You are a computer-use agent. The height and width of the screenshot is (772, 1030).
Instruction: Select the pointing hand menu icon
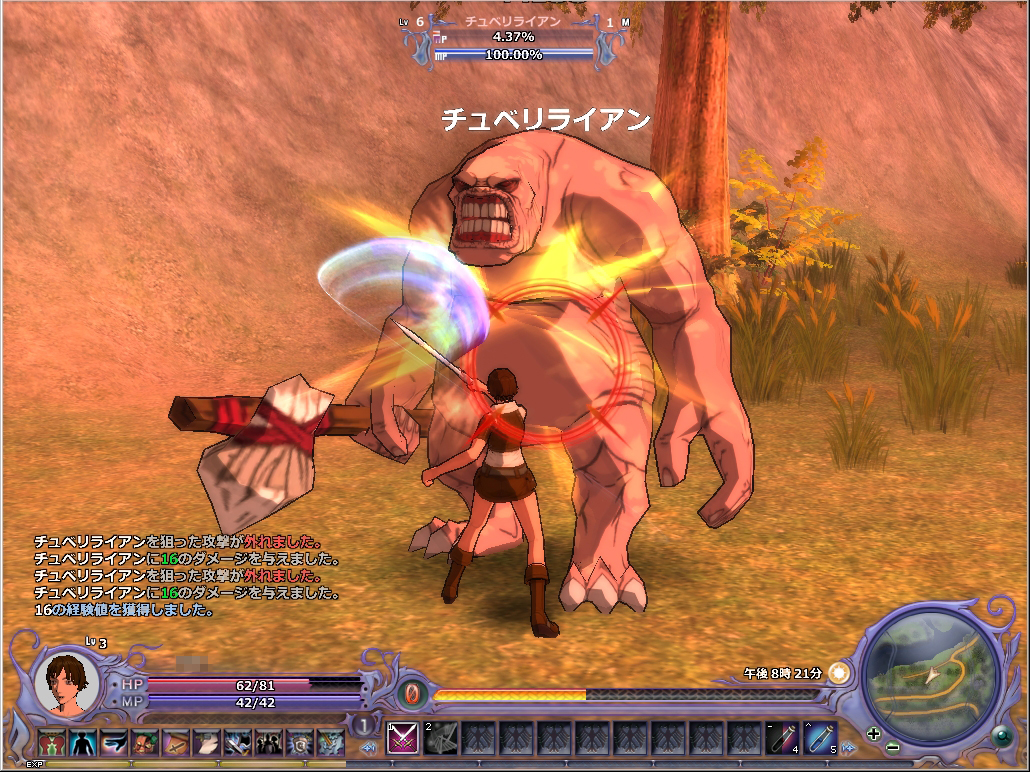click(114, 742)
